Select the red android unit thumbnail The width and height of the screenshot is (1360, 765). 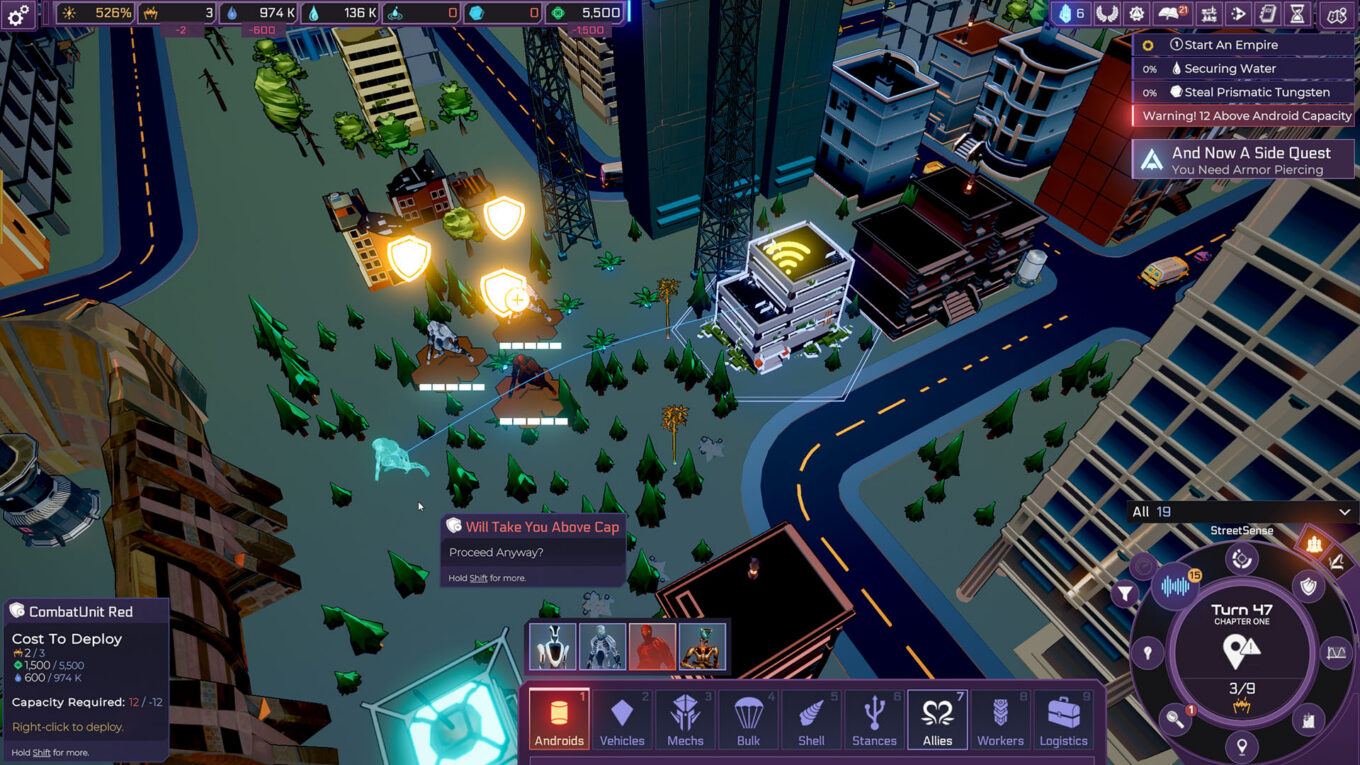coord(651,645)
